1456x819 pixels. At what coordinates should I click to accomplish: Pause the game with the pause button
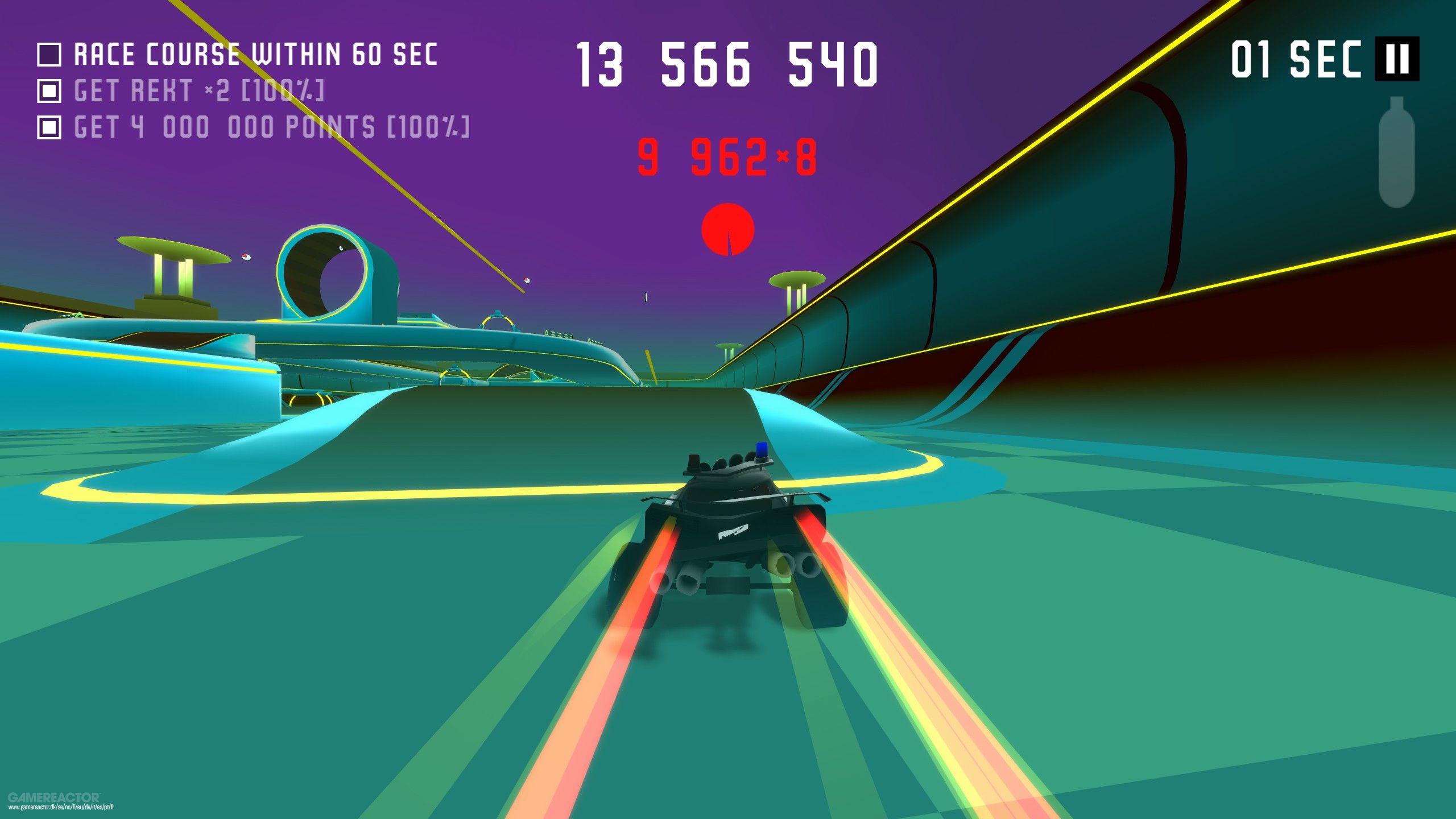(1396, 59)
